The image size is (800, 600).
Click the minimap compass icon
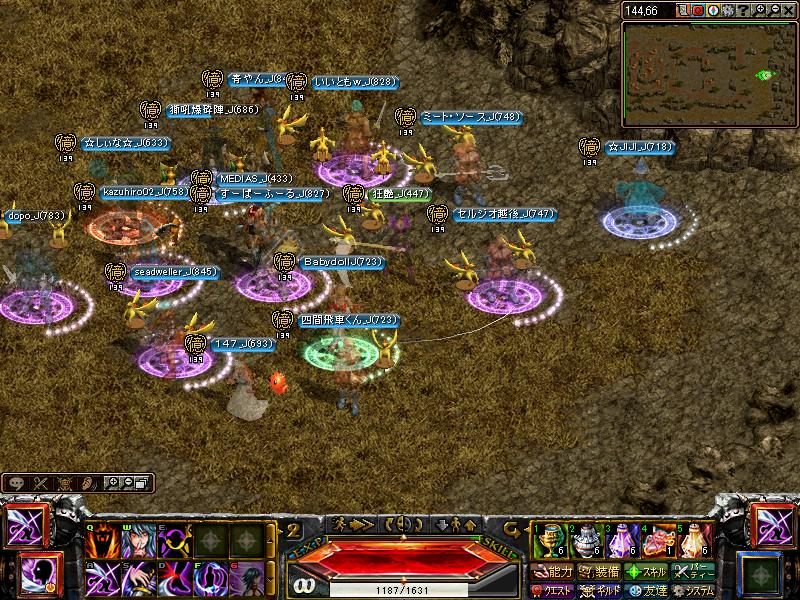713,10
